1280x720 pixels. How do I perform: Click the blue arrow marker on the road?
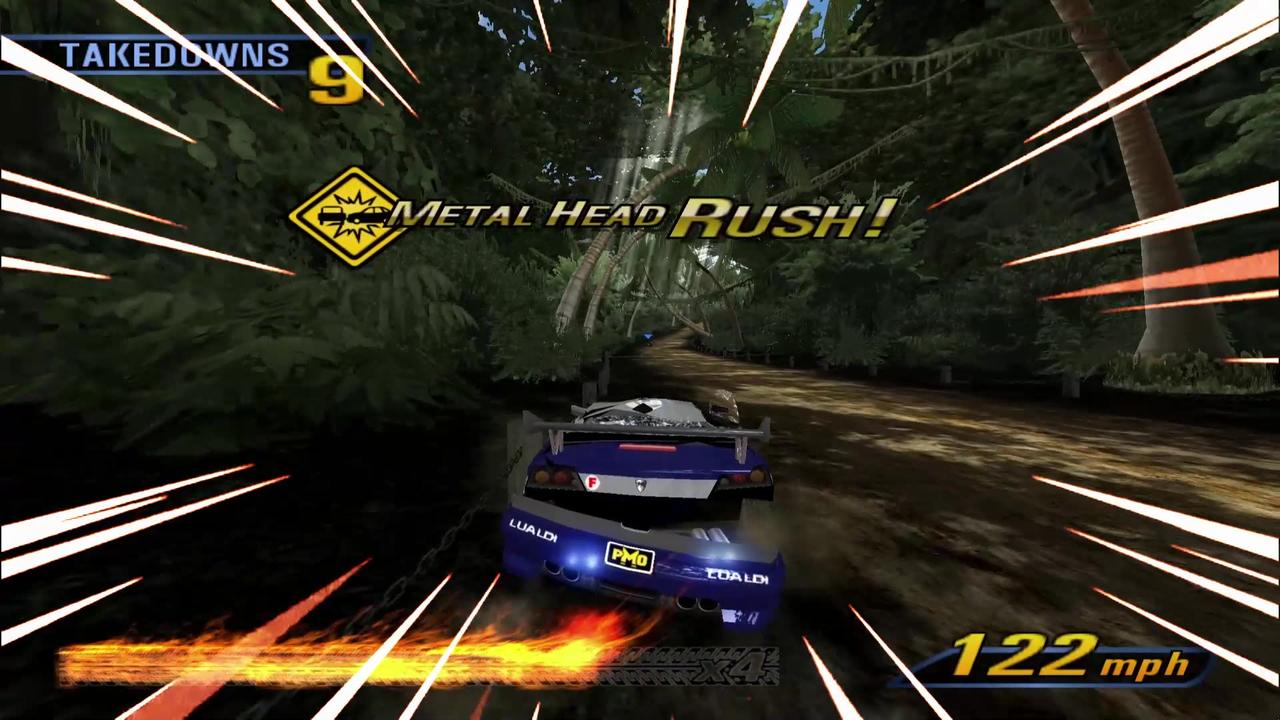[646, 337]
